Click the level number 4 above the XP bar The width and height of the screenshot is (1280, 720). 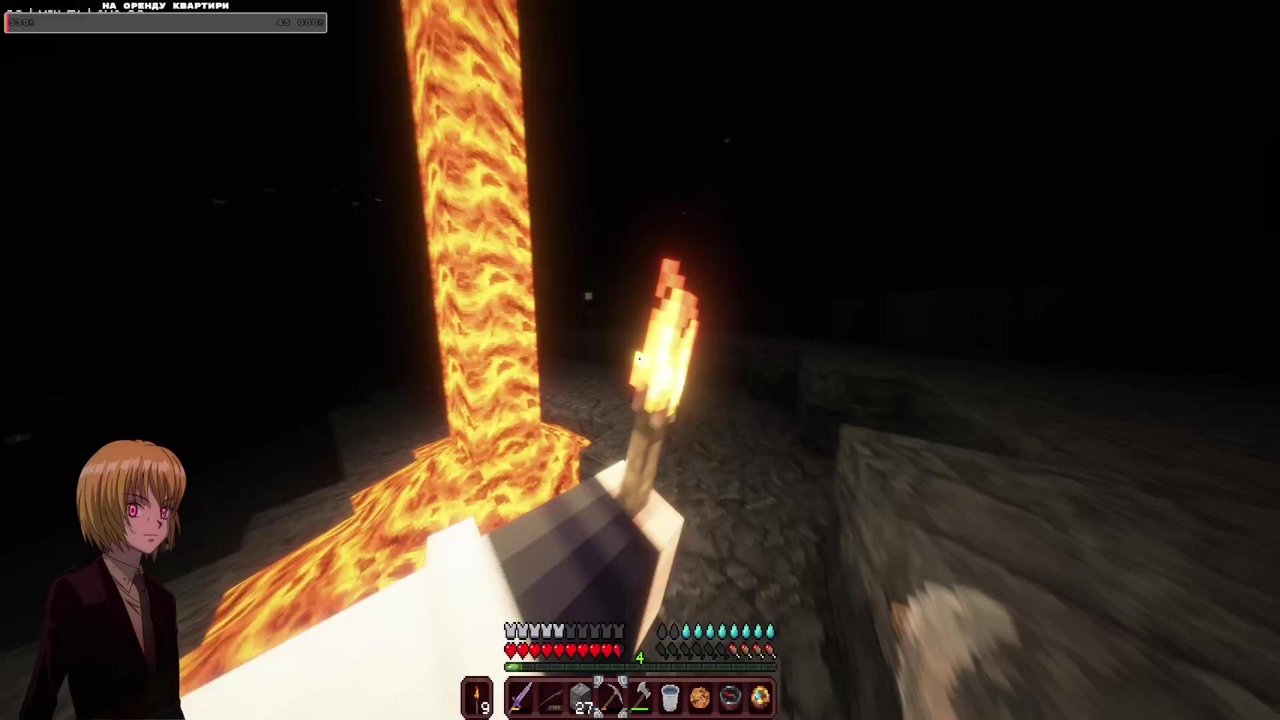639,657
